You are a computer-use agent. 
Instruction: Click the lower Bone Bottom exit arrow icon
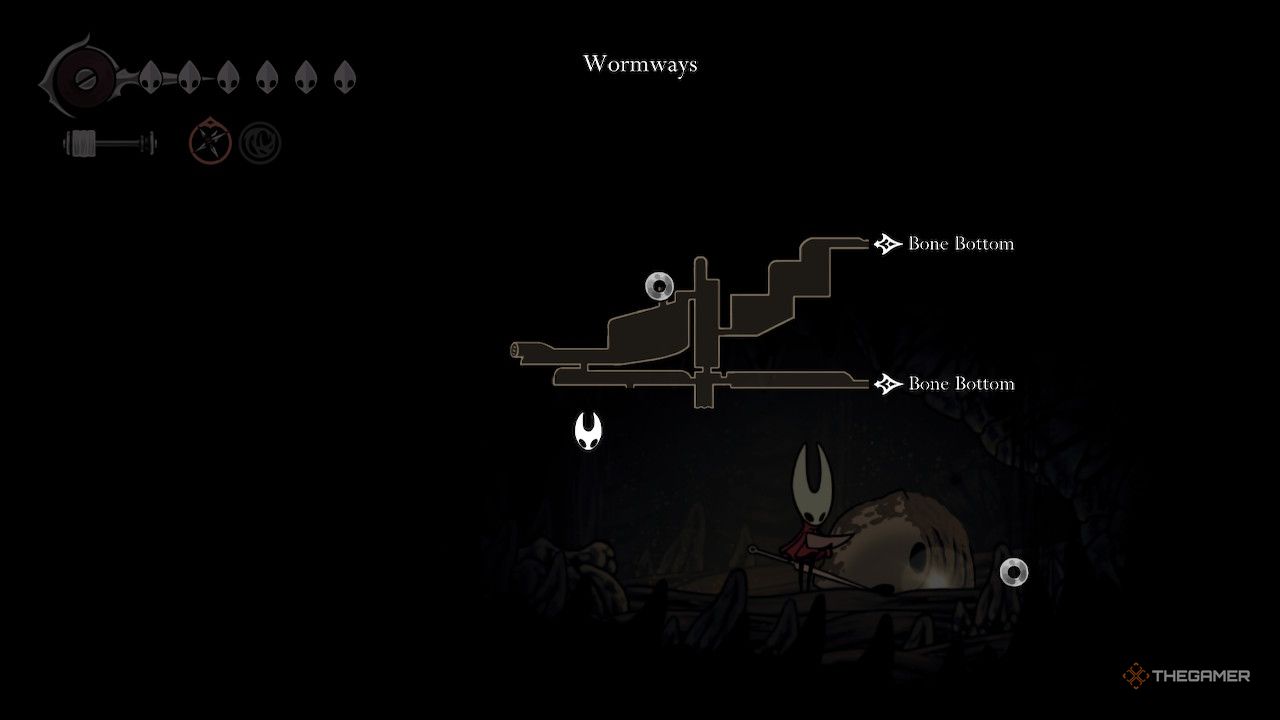click(x=886, y=383)
